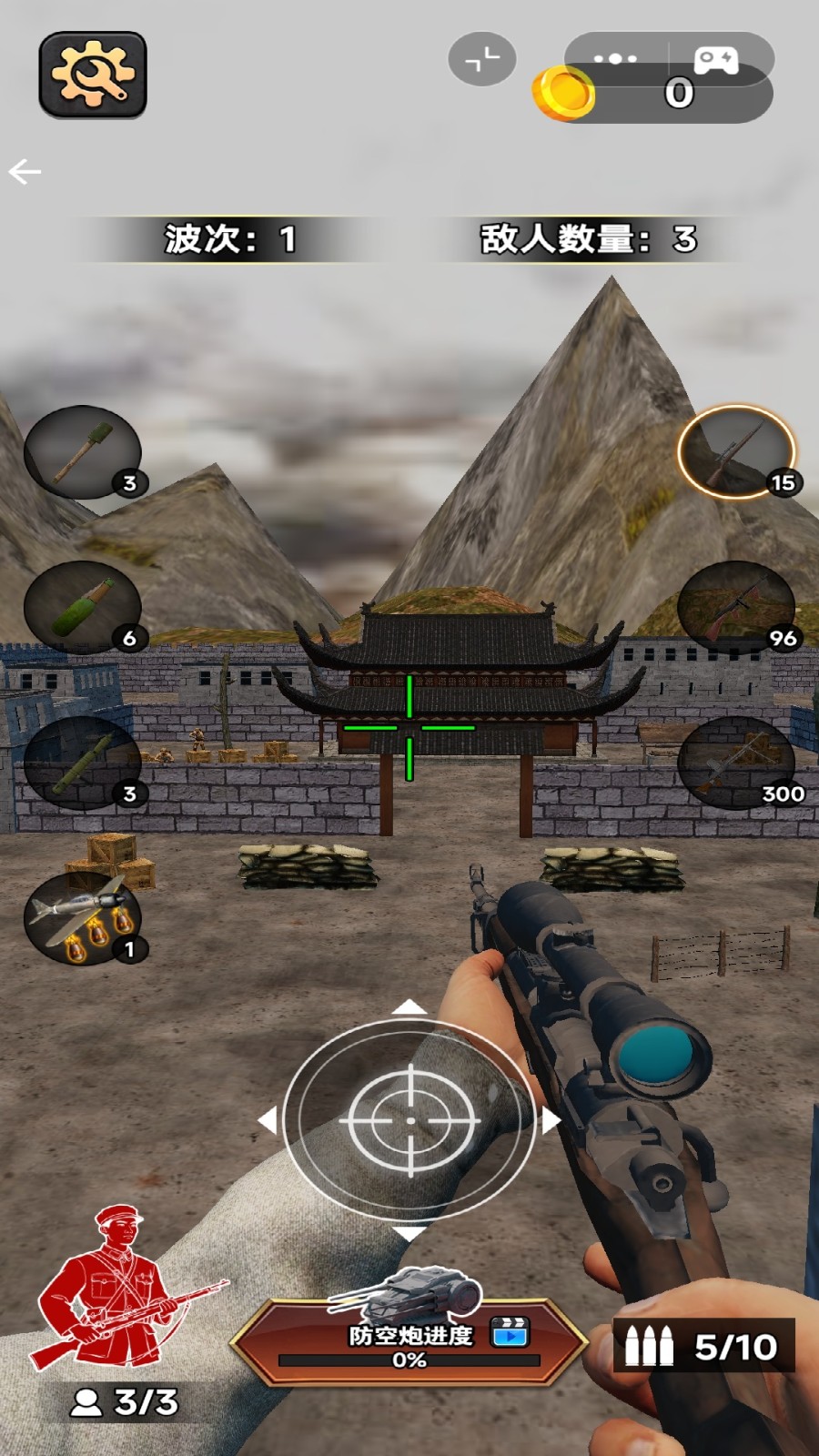Select the sniper rifle with 15 rounds
Image resolution: width=819 pixels, height=1456 pixels.
point(736,452)
